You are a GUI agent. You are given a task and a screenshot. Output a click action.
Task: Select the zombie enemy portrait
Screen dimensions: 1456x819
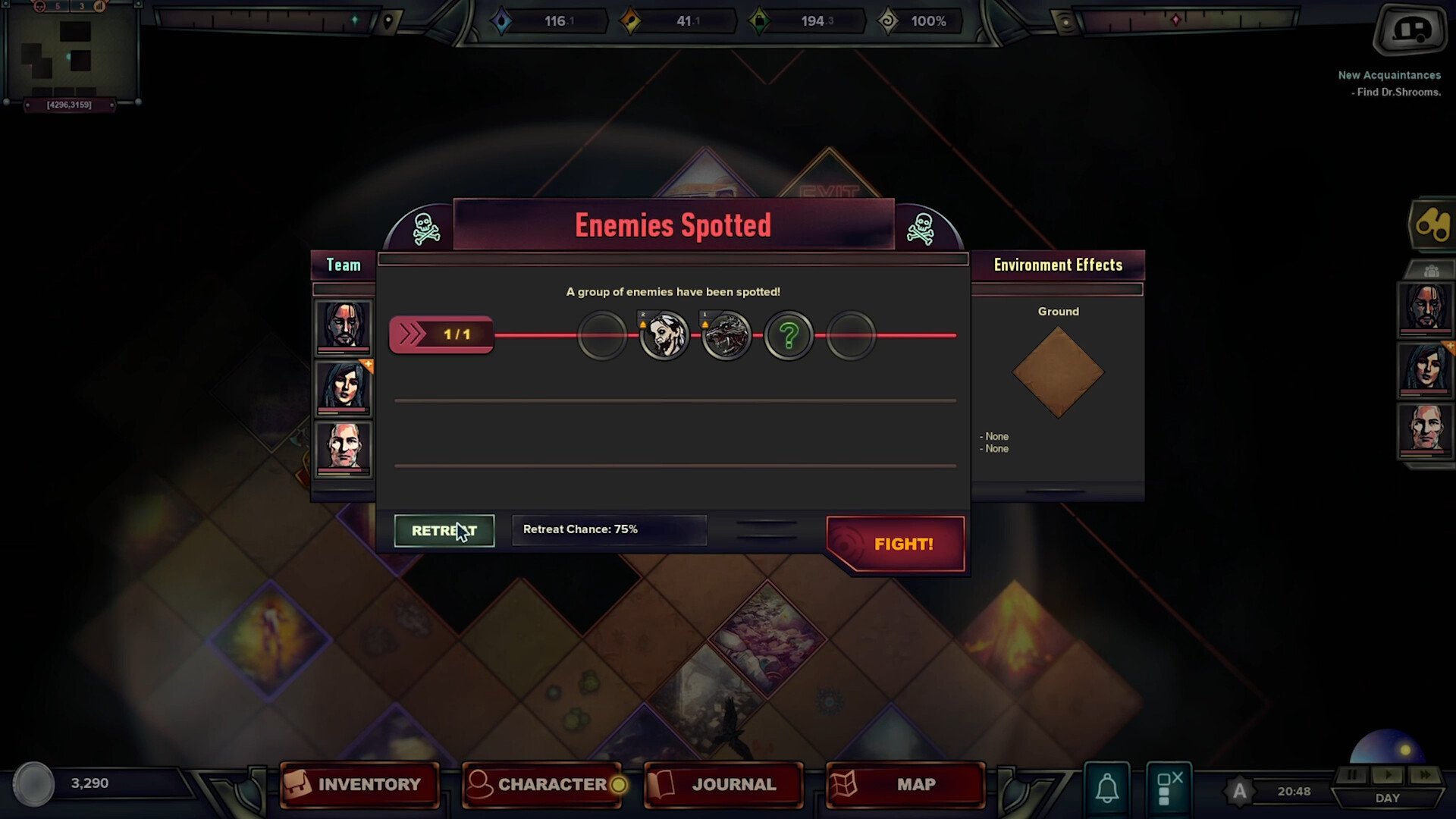click(x=665, y=335)
